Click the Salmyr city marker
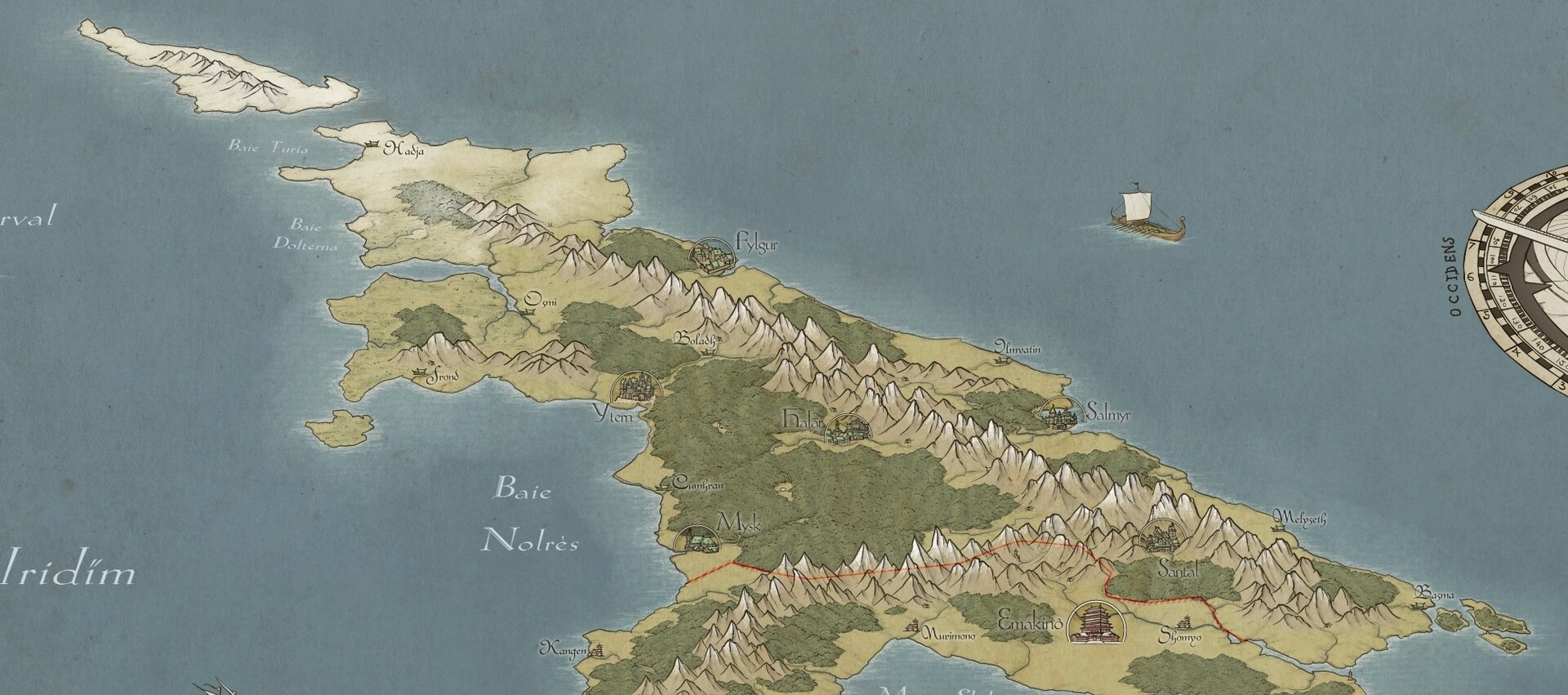This screenshot has height=695, width=1568. (1059, 415)
